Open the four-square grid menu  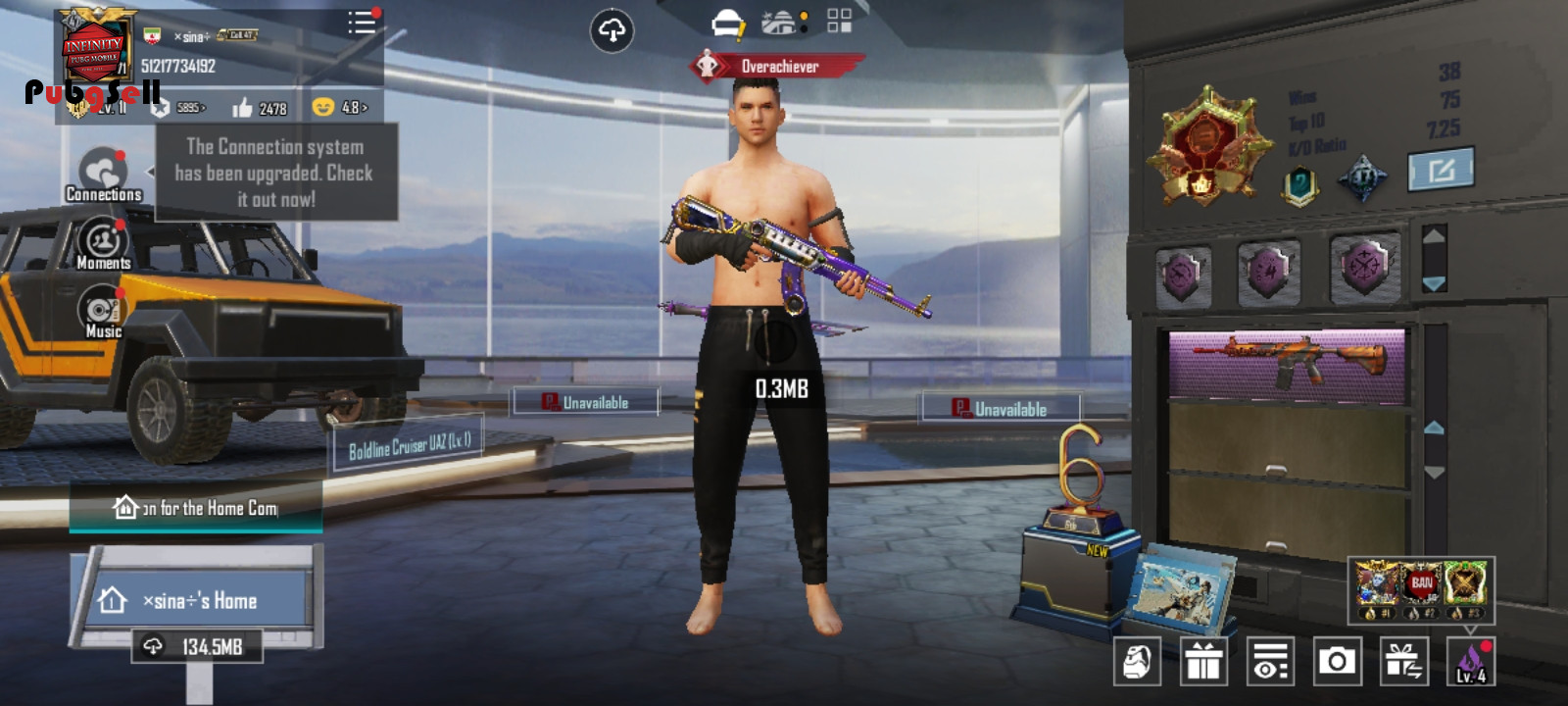(840, 22)
